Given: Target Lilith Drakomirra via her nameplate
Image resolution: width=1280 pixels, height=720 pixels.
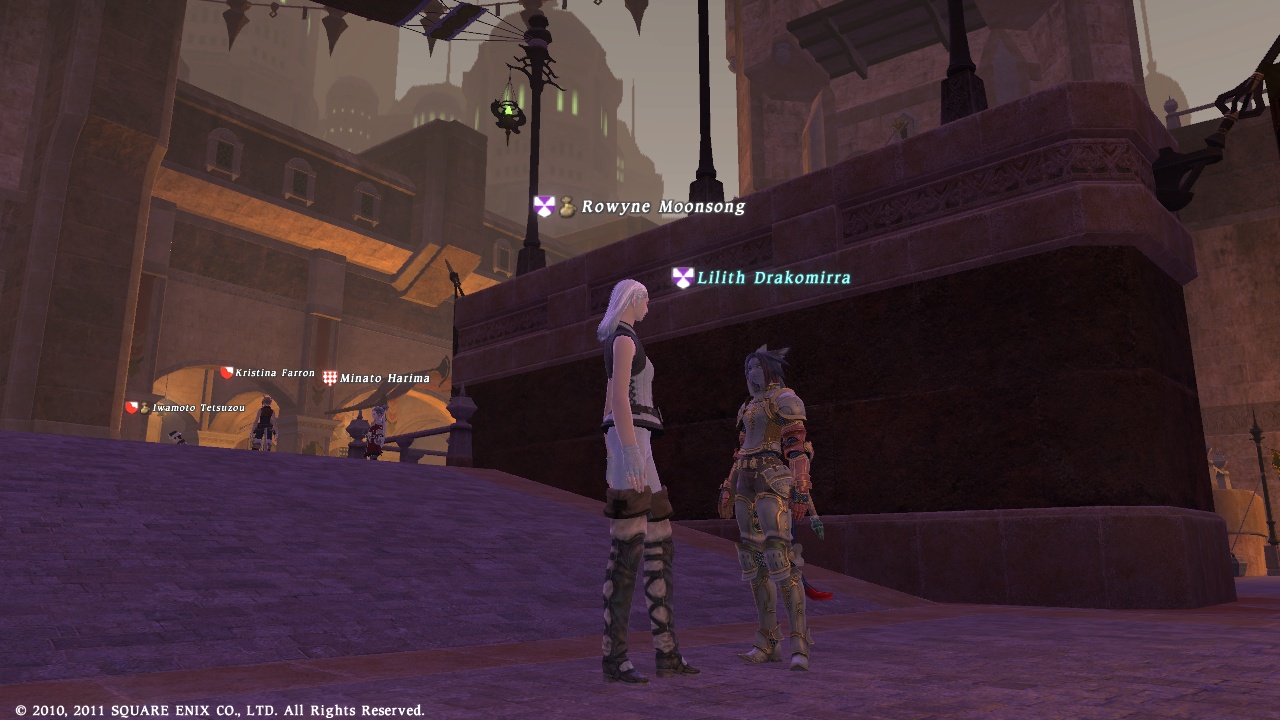Looking at the screenshot, I should click(x=773, y=278).
